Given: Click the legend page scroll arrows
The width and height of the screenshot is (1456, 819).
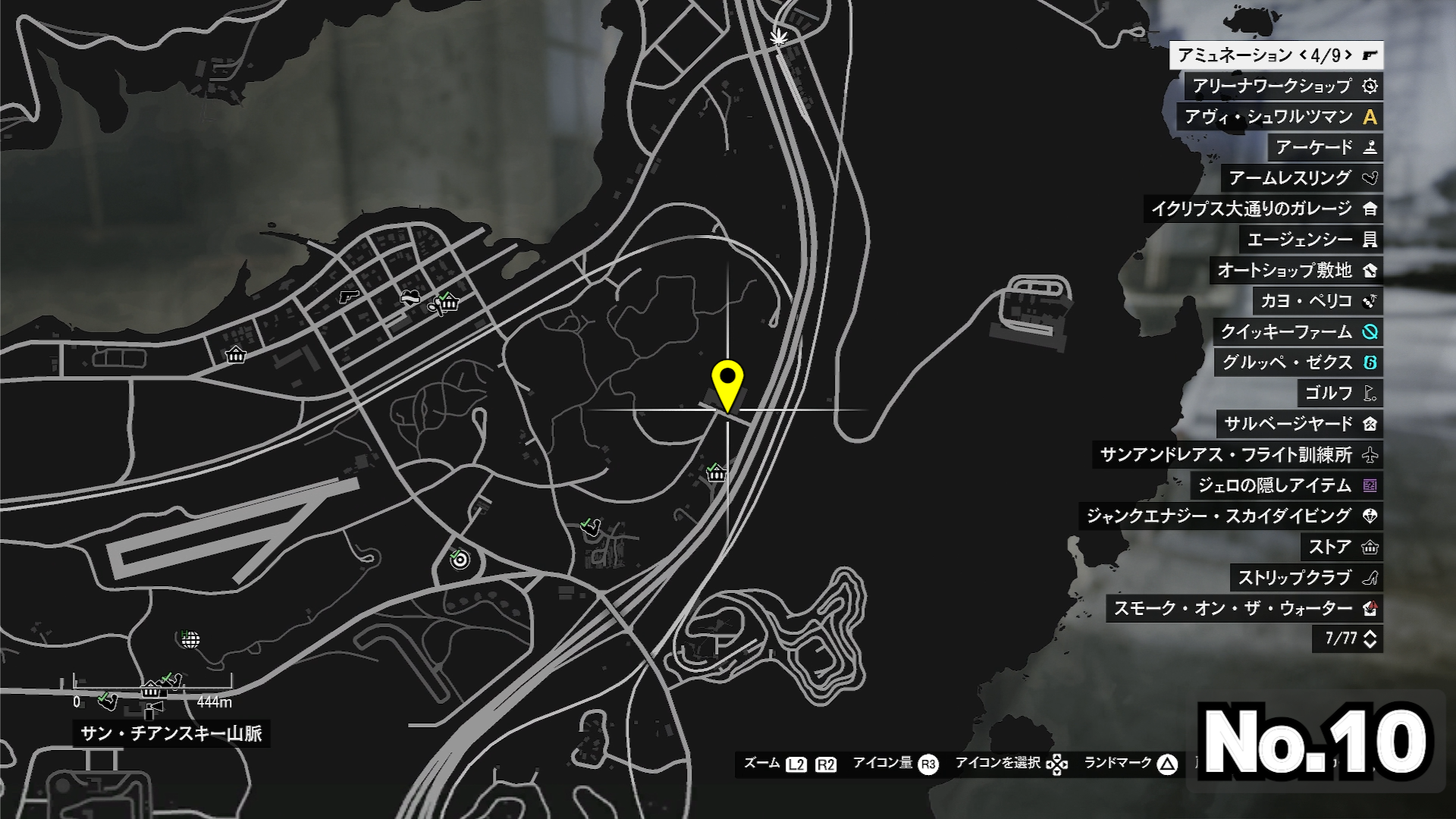Looking at the screenshot, I should (1370, 639).
